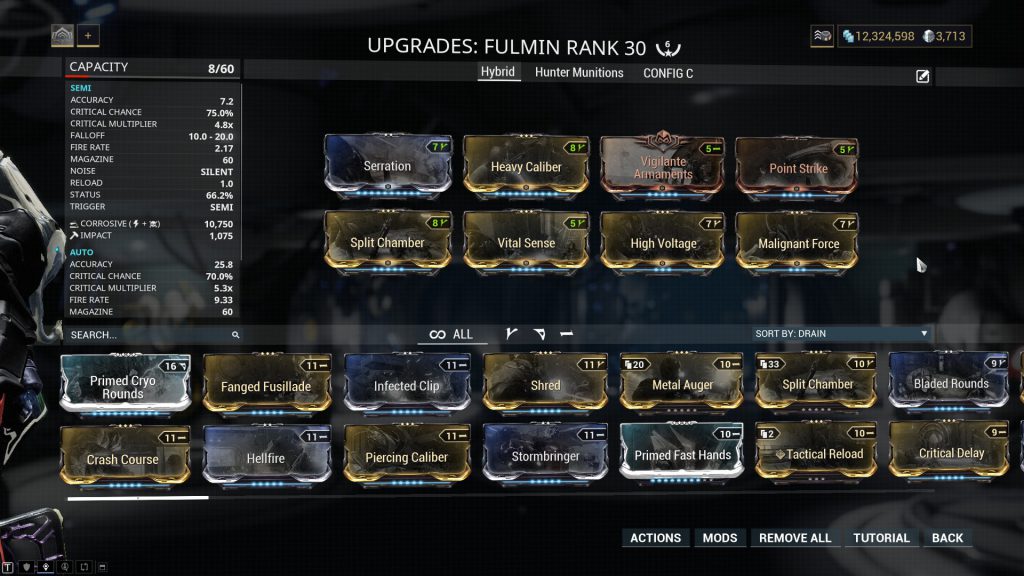Switch to the Hunter Munitions config tab
The image size is (1024, 576).
tap(579, 73)
